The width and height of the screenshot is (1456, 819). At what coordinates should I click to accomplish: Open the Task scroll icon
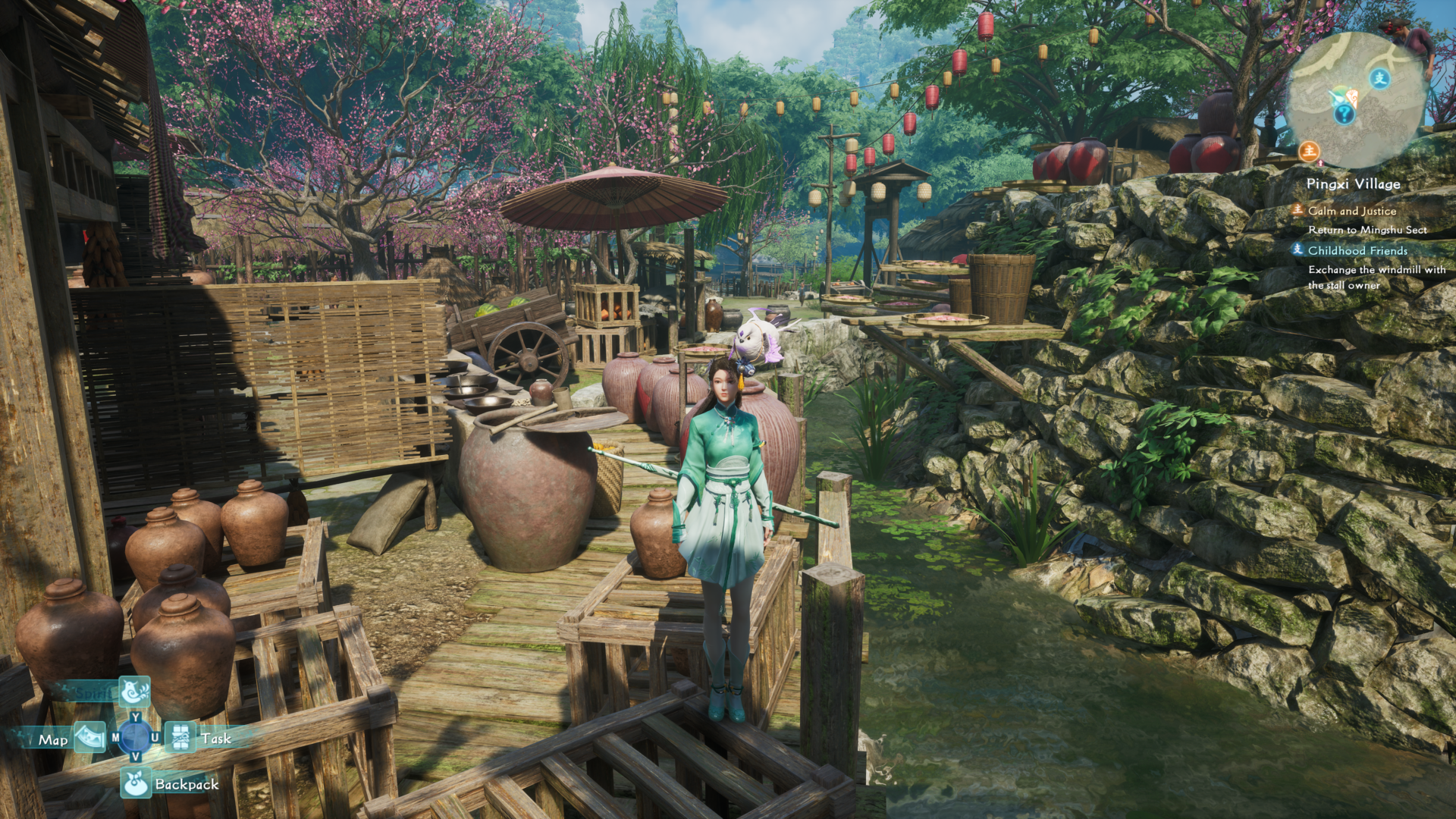click(x=181, y=737)
